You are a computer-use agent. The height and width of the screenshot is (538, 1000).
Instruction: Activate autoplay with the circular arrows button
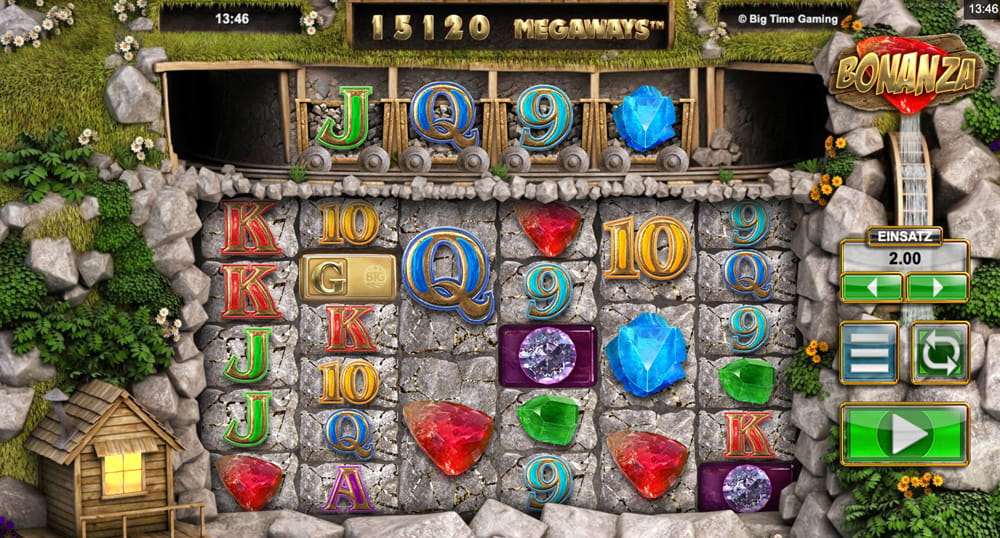pos(940,352)
